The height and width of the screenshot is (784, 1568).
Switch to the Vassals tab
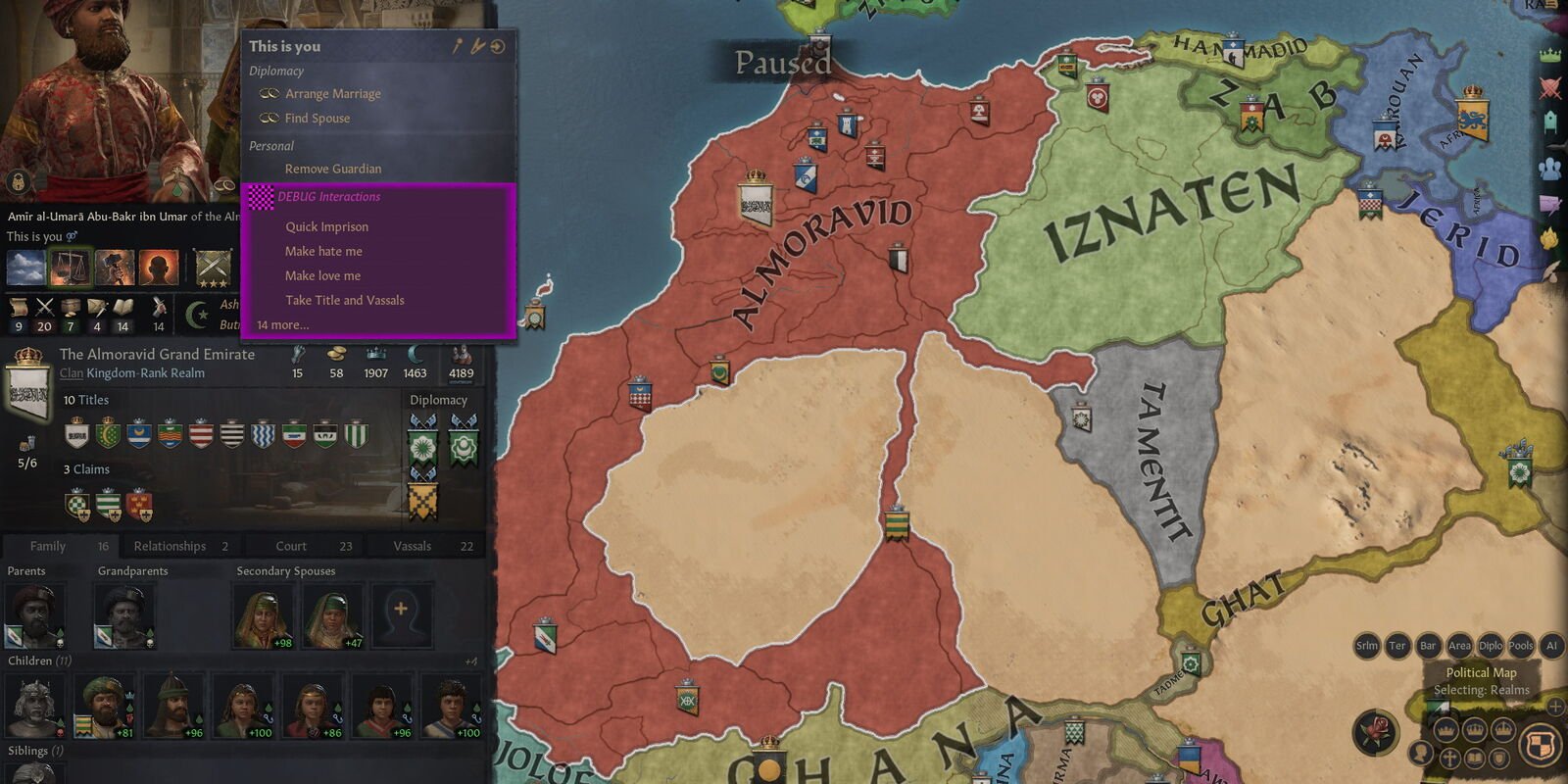414,546
